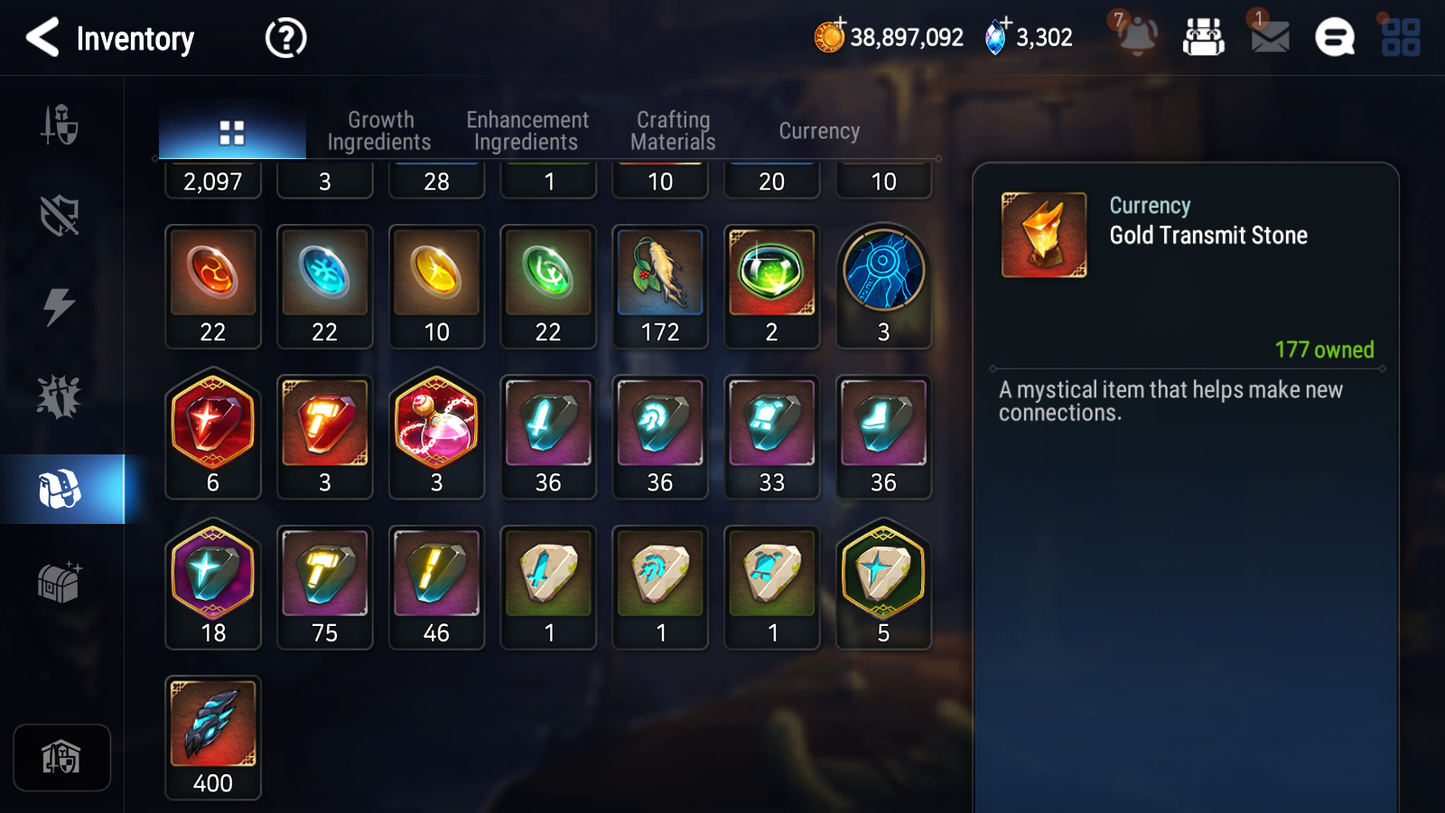
Task: Select the pink potion item slot
Action: point(436,436)
